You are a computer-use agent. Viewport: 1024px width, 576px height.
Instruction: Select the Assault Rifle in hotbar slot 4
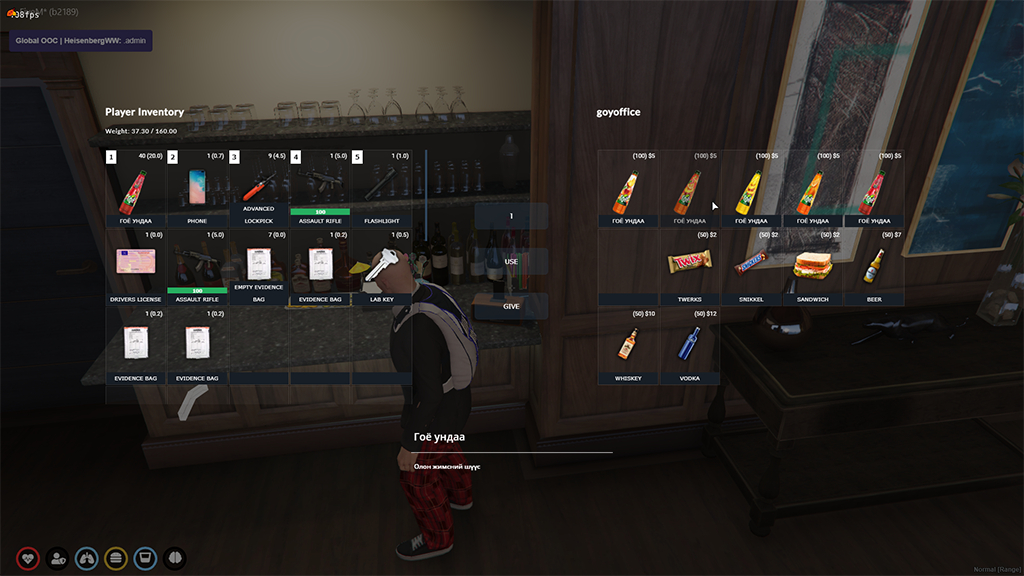click(320, 188)
